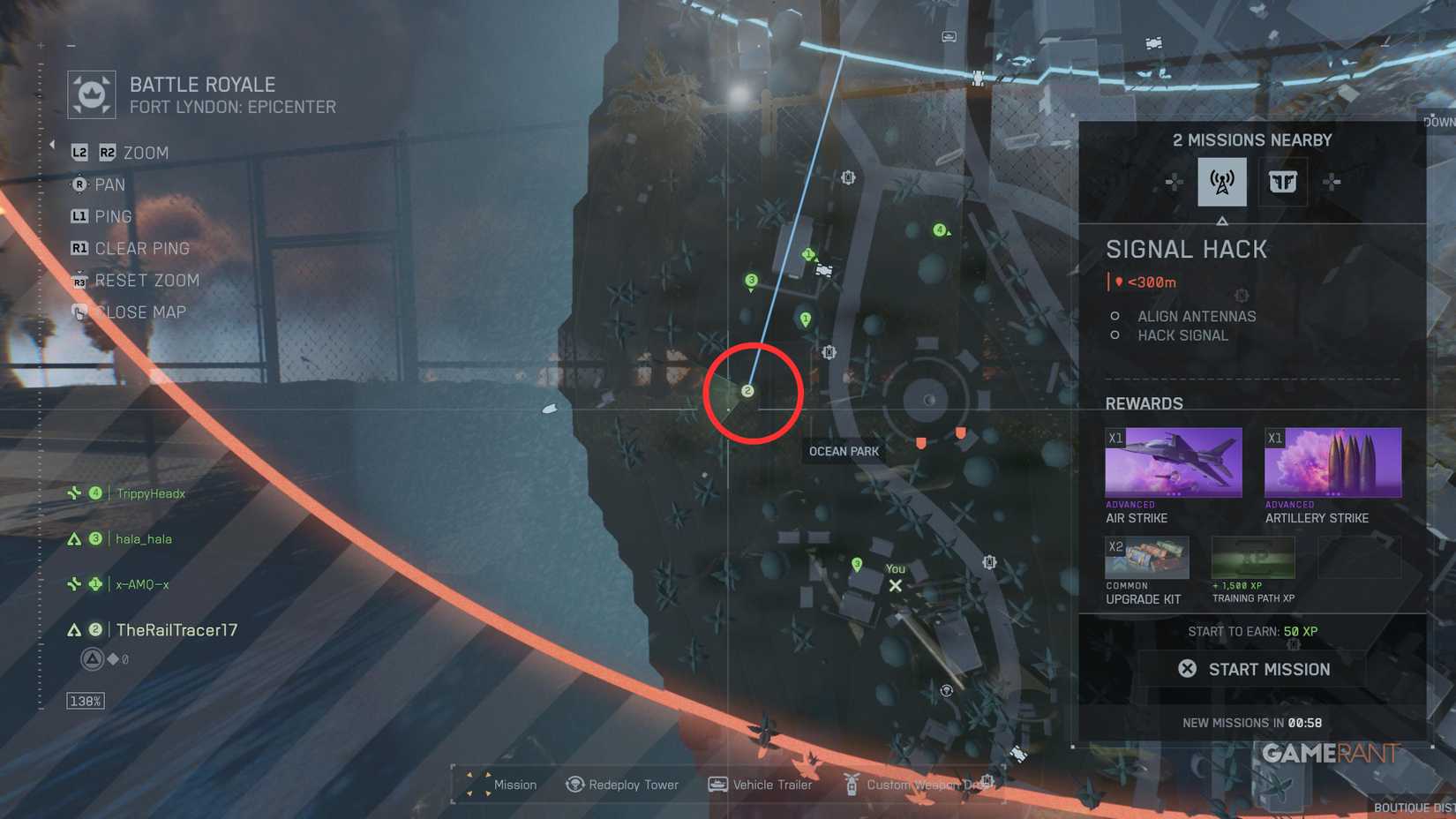Screen dimensions: 1456x819
Task: Click the Advanced Air Strike reward thumbnail
Action: (x=1174, y=461)
